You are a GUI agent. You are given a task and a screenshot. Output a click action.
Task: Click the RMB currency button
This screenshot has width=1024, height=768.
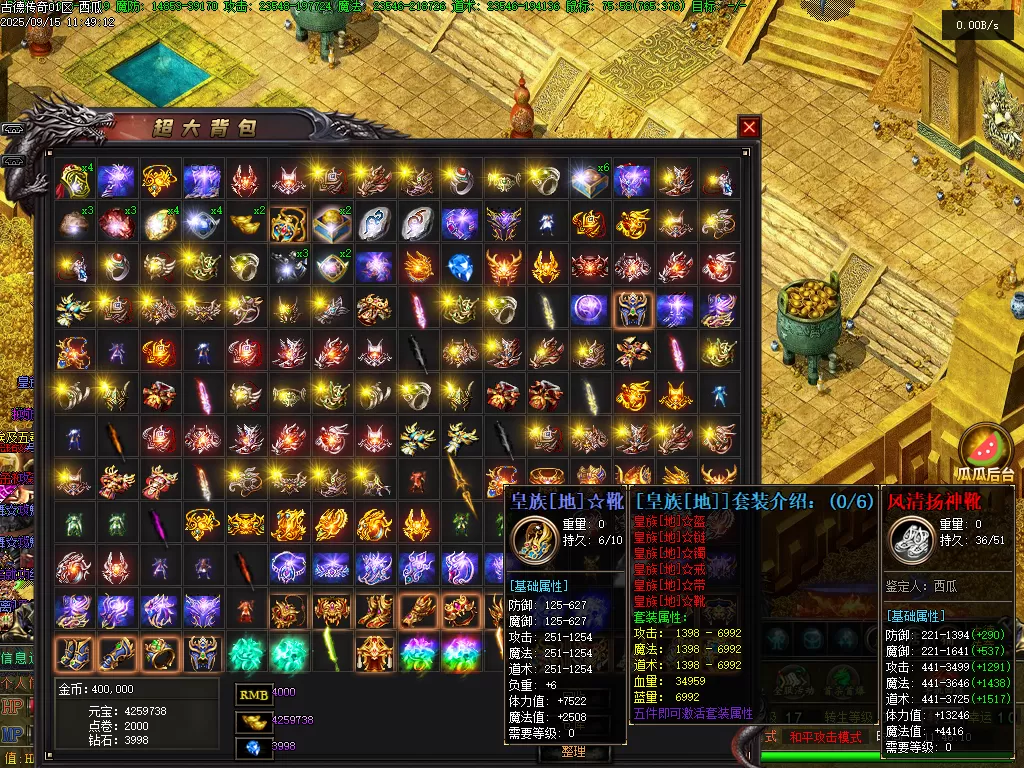pyautogui.click(x=254, y=693)
